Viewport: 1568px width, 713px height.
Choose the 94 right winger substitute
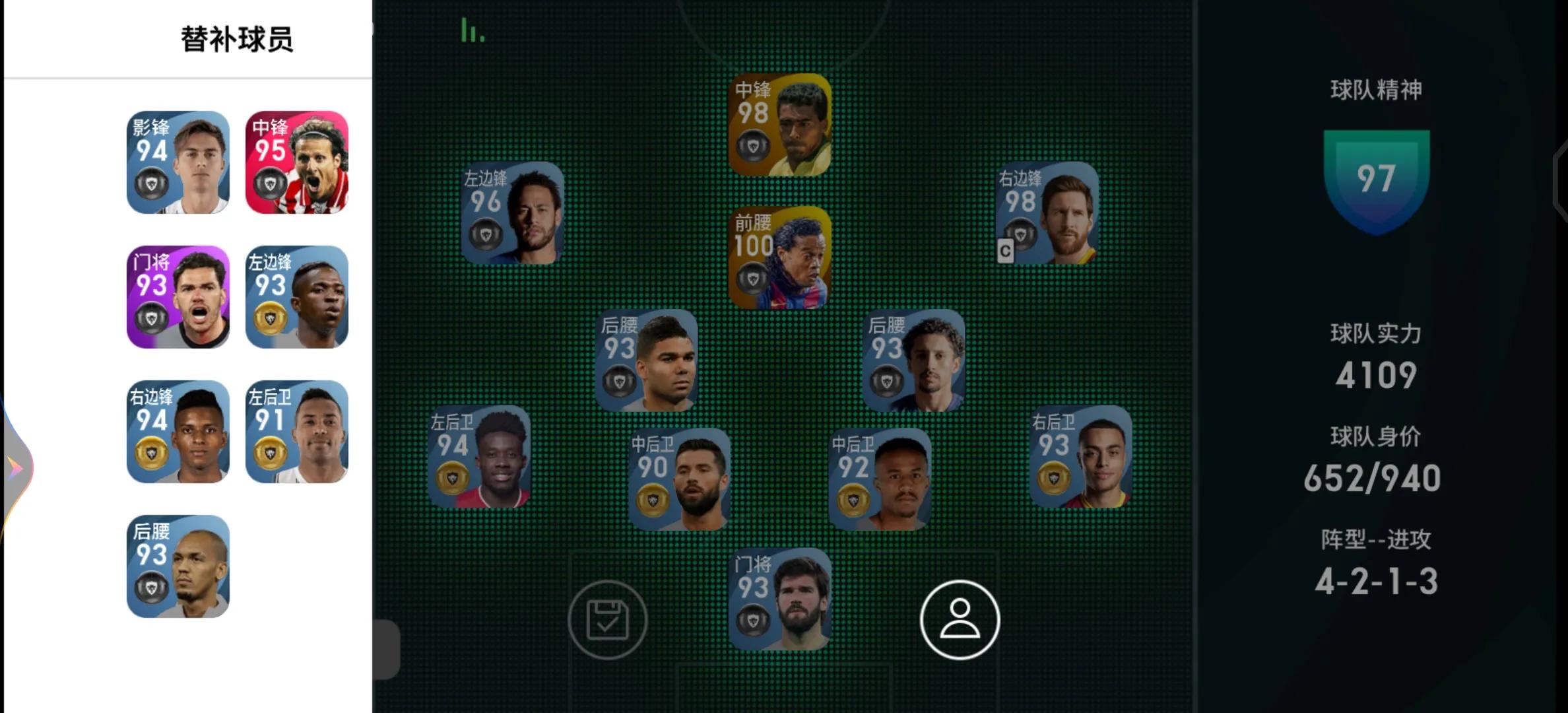click(x=178, y=432)
